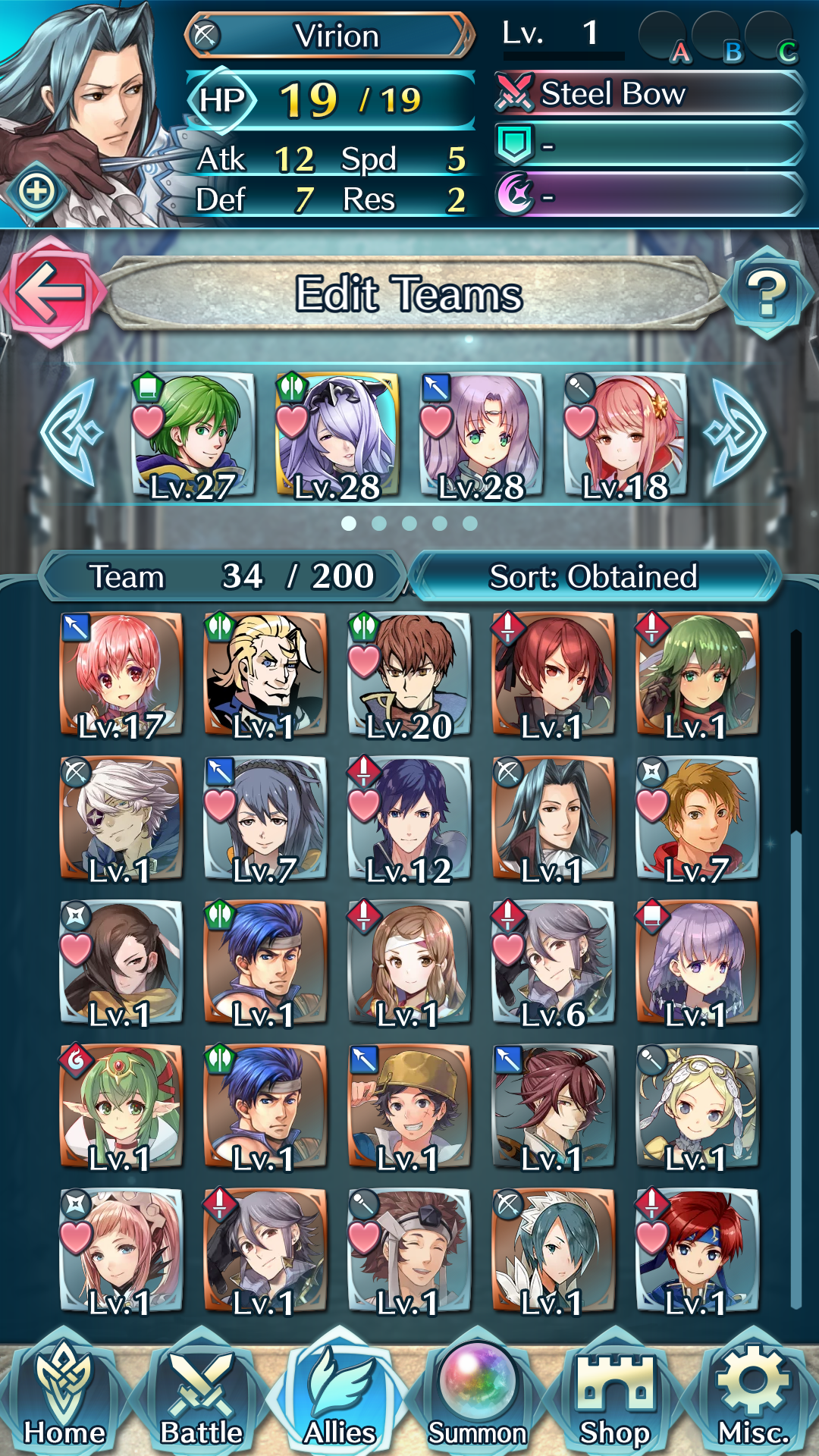
Task: Select the Lv.18 pink-haired staff hero in team
Action: (x=626, y=436)
